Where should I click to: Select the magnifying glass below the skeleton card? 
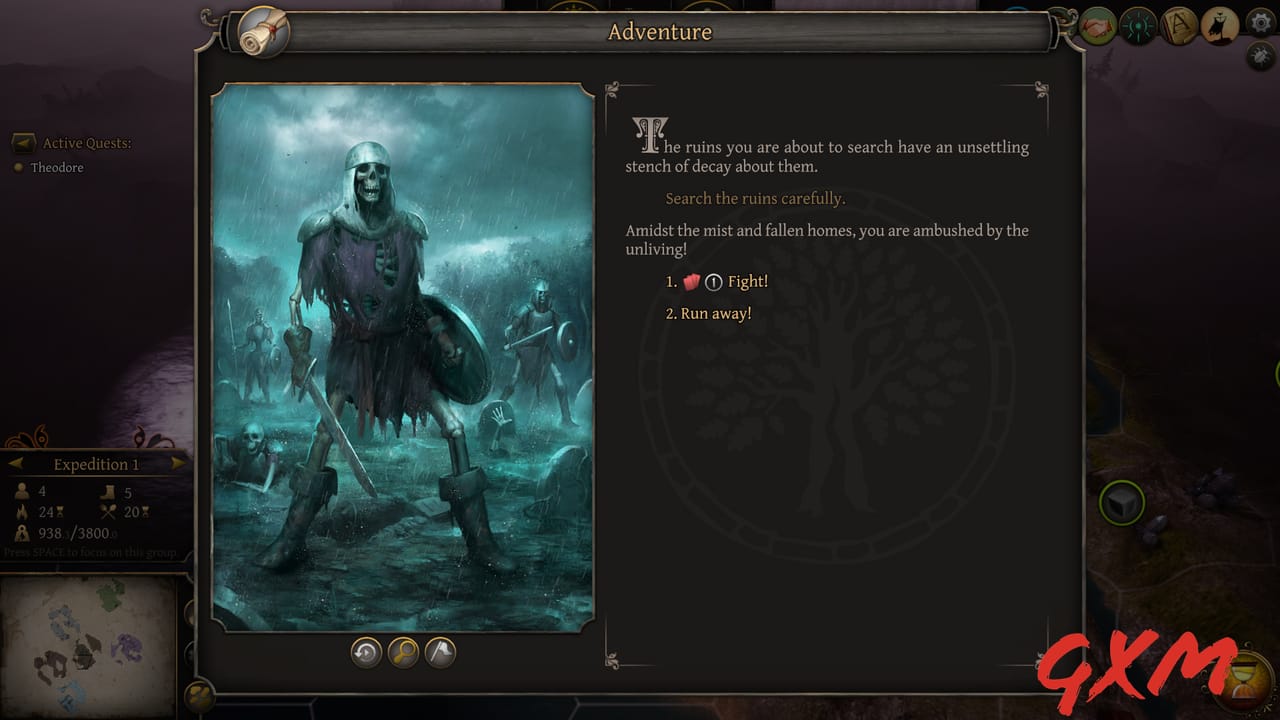(403, 652)
